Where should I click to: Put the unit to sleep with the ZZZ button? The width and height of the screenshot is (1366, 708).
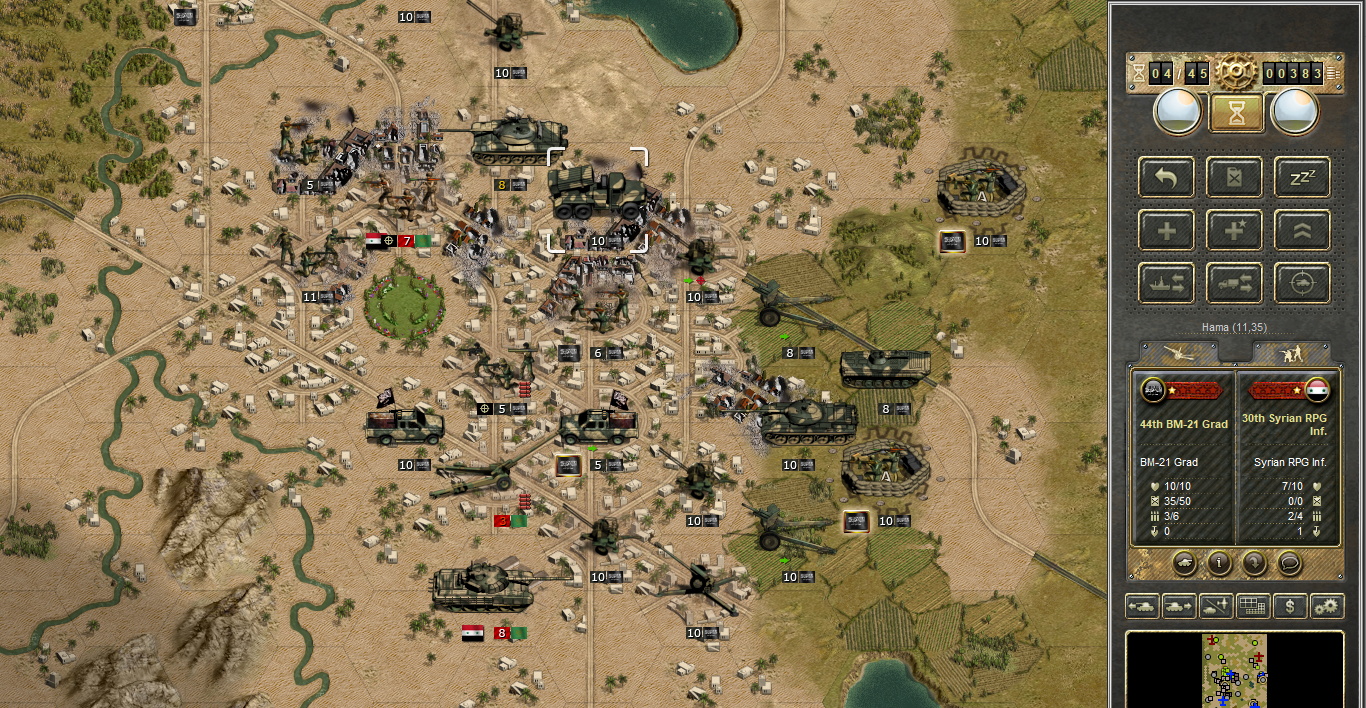point(1302,177)
